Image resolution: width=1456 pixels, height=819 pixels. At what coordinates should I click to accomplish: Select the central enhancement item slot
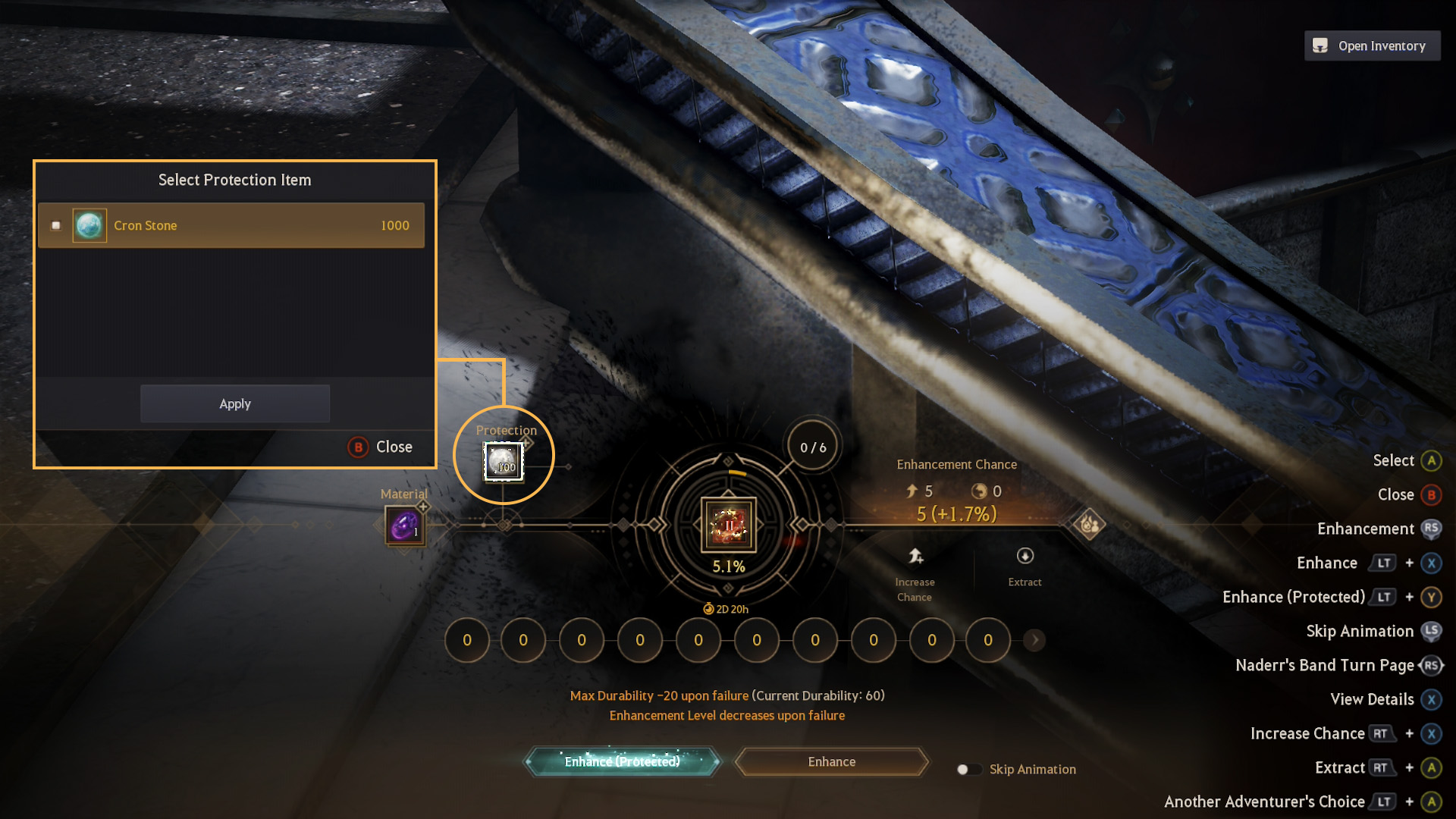coord(728,524)
